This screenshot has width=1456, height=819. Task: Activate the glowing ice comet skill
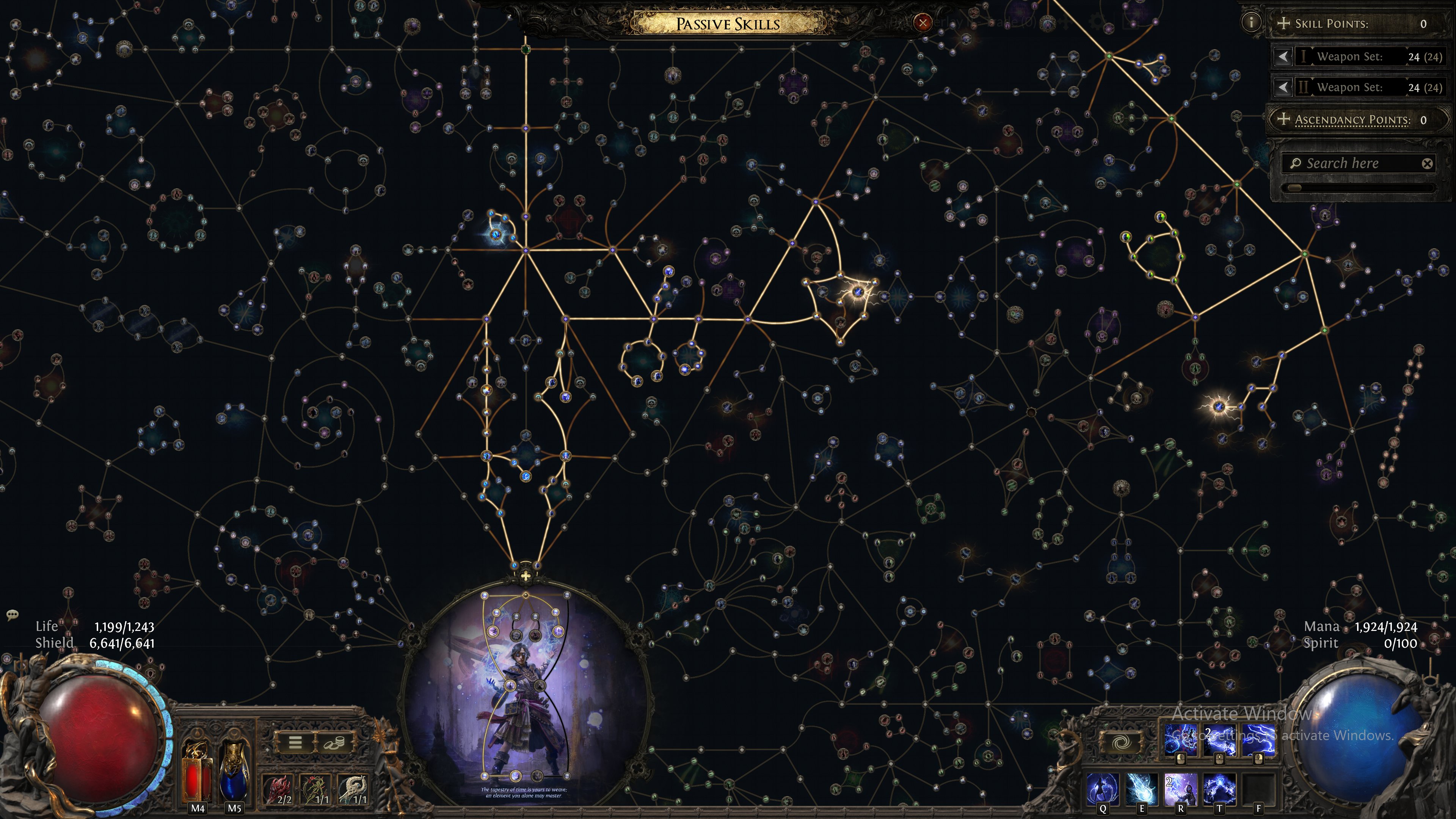(x=1141, y=789)
